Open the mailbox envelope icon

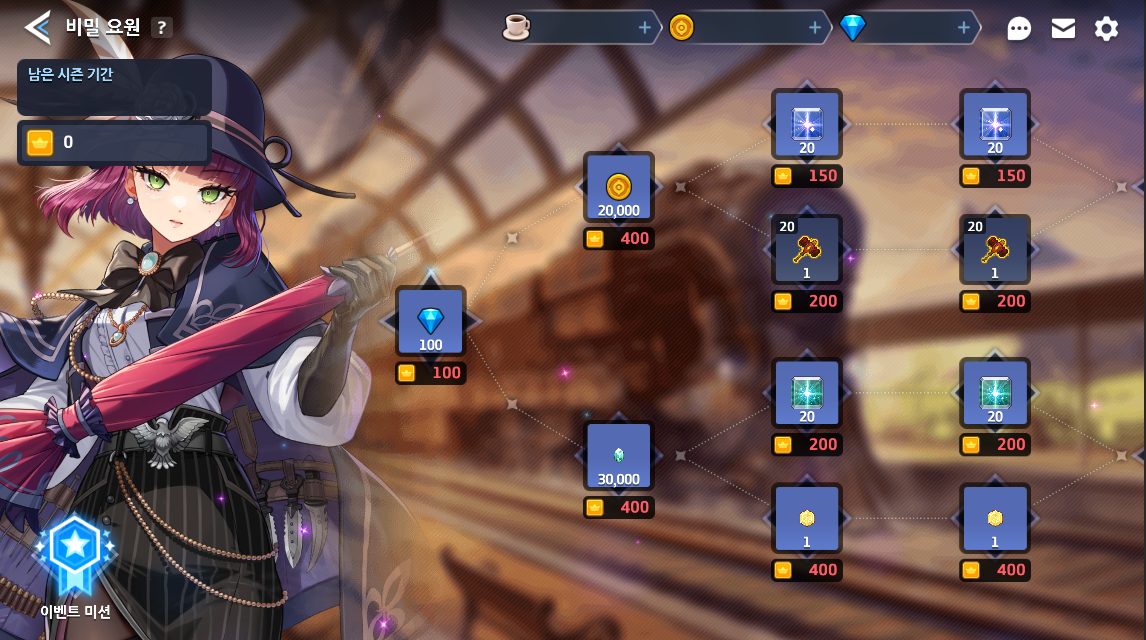point(1063,28)
